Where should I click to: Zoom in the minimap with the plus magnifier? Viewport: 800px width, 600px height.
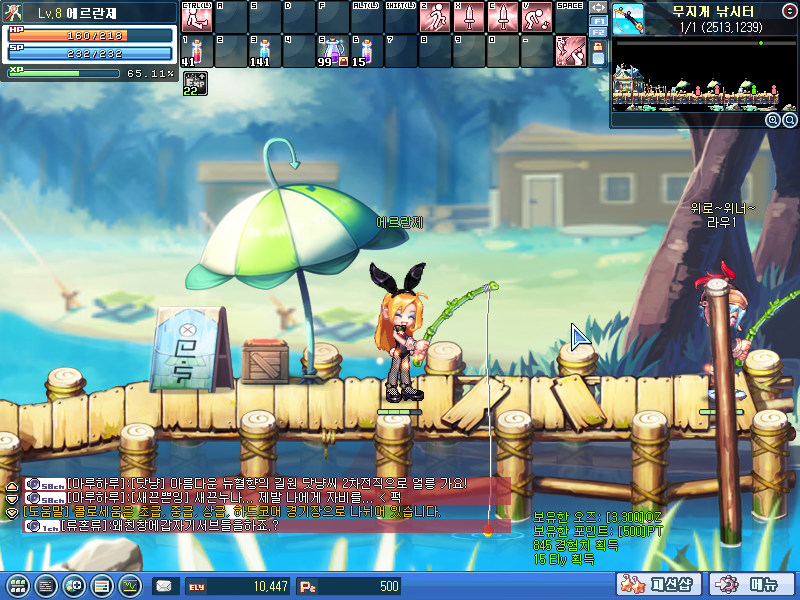click(772, 120)
